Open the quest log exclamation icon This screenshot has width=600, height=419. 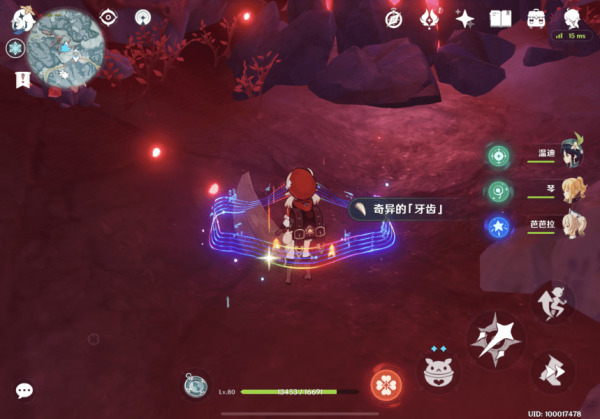[x=21, y=78]
